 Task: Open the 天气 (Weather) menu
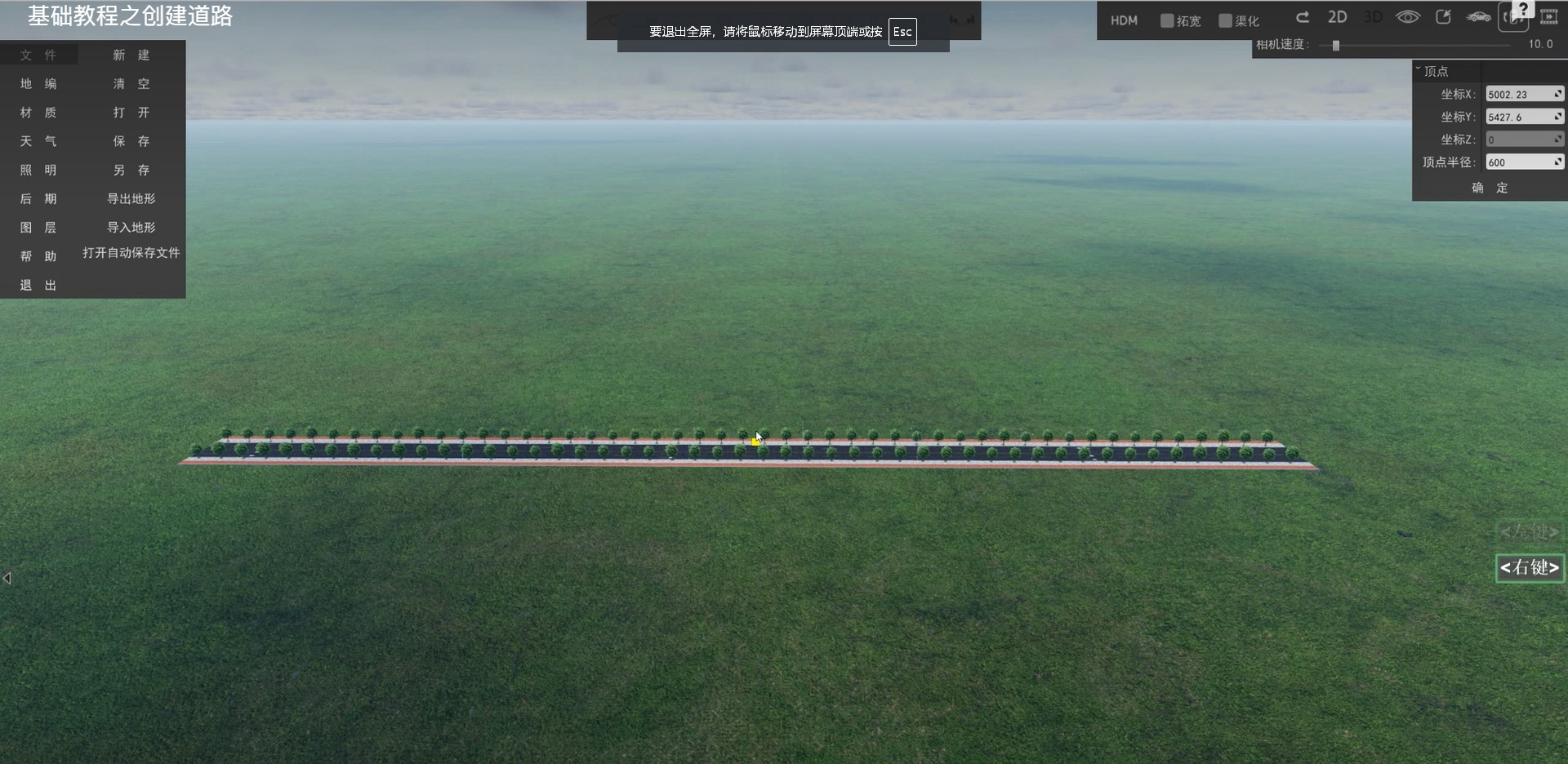(x=38, y=141)
